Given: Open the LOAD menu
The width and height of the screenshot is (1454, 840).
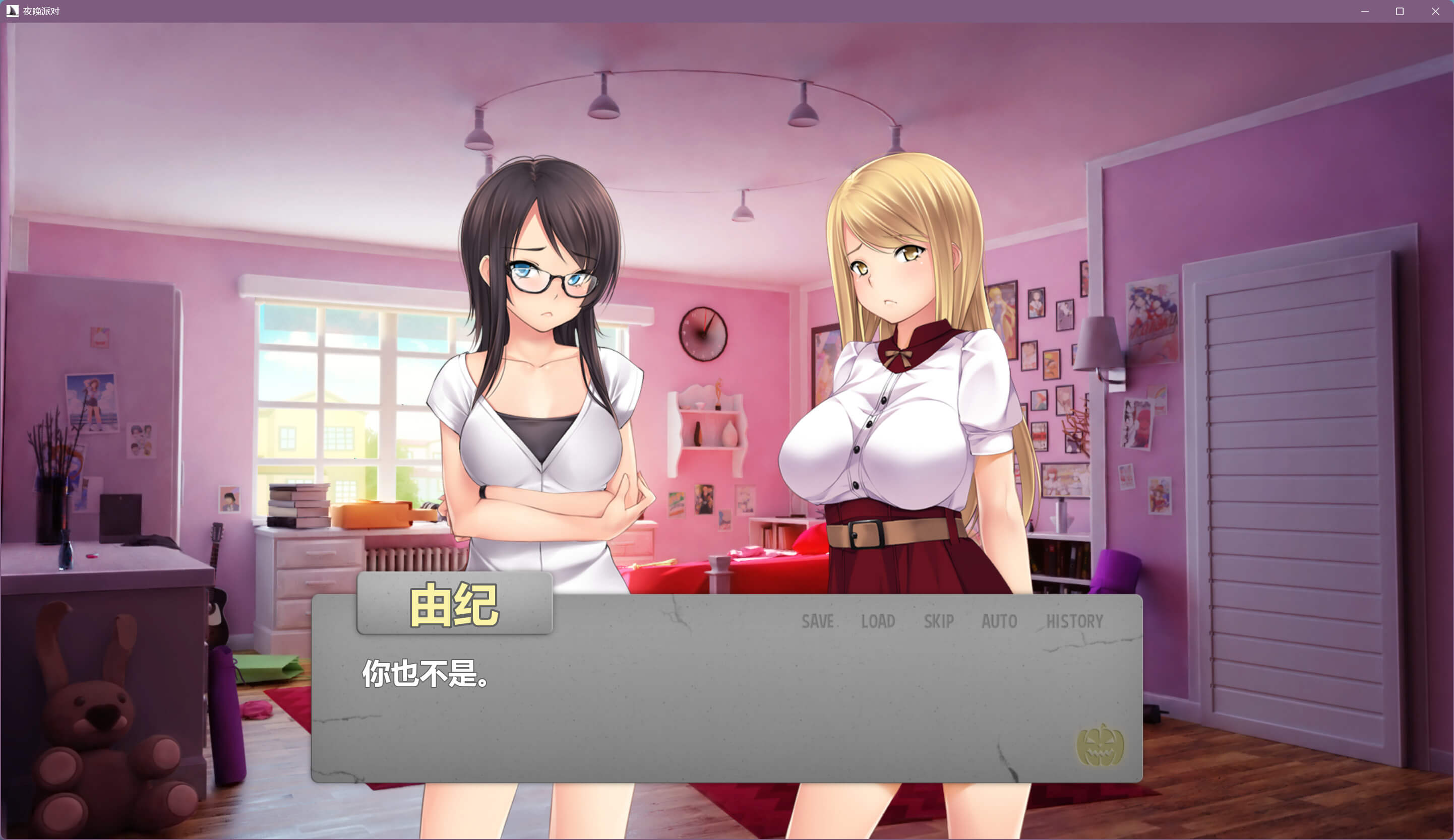Looking at the screenshot, I should [878, 621].
